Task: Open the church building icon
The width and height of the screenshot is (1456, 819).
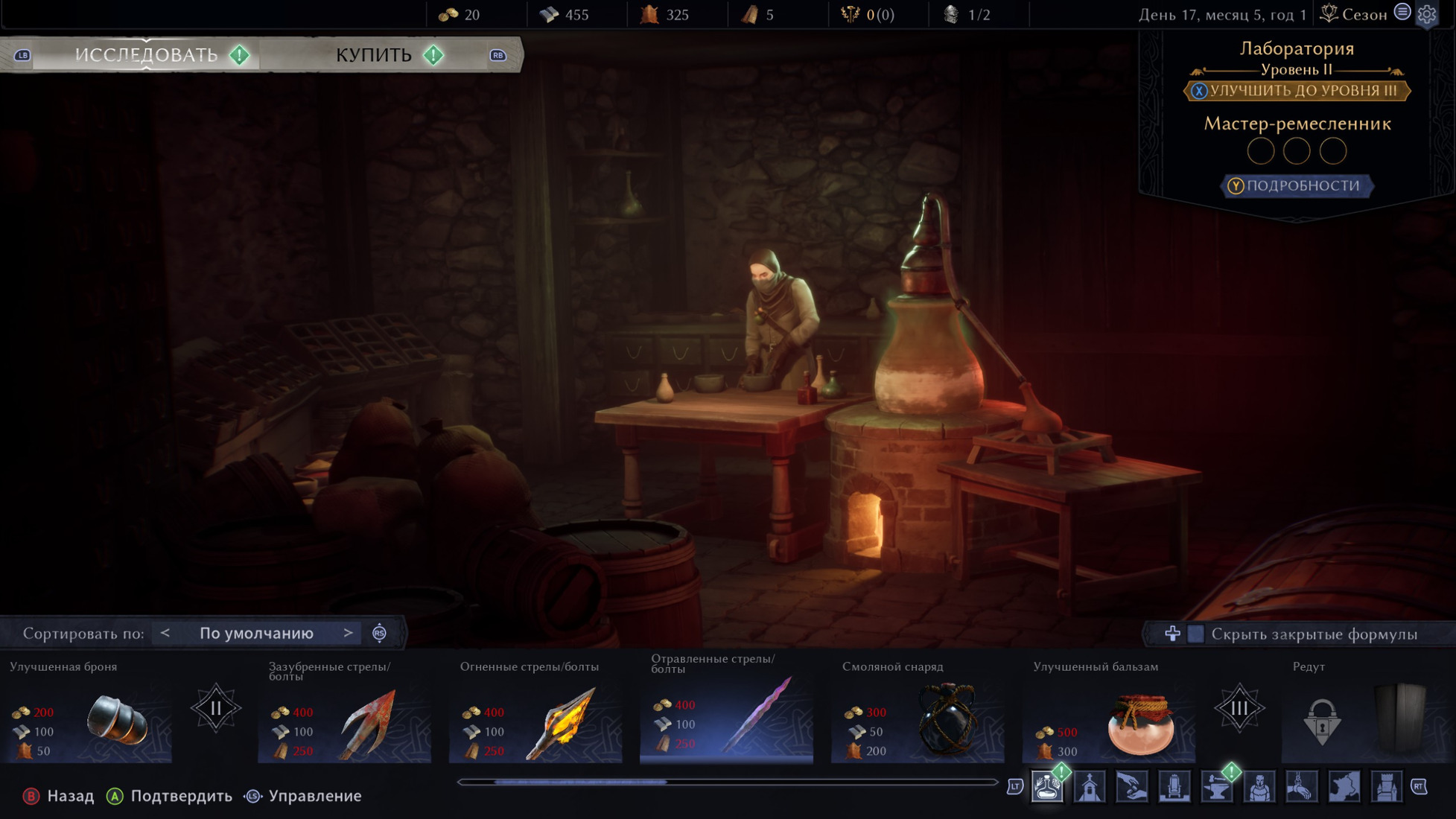Action: [x=1090, y=787]
